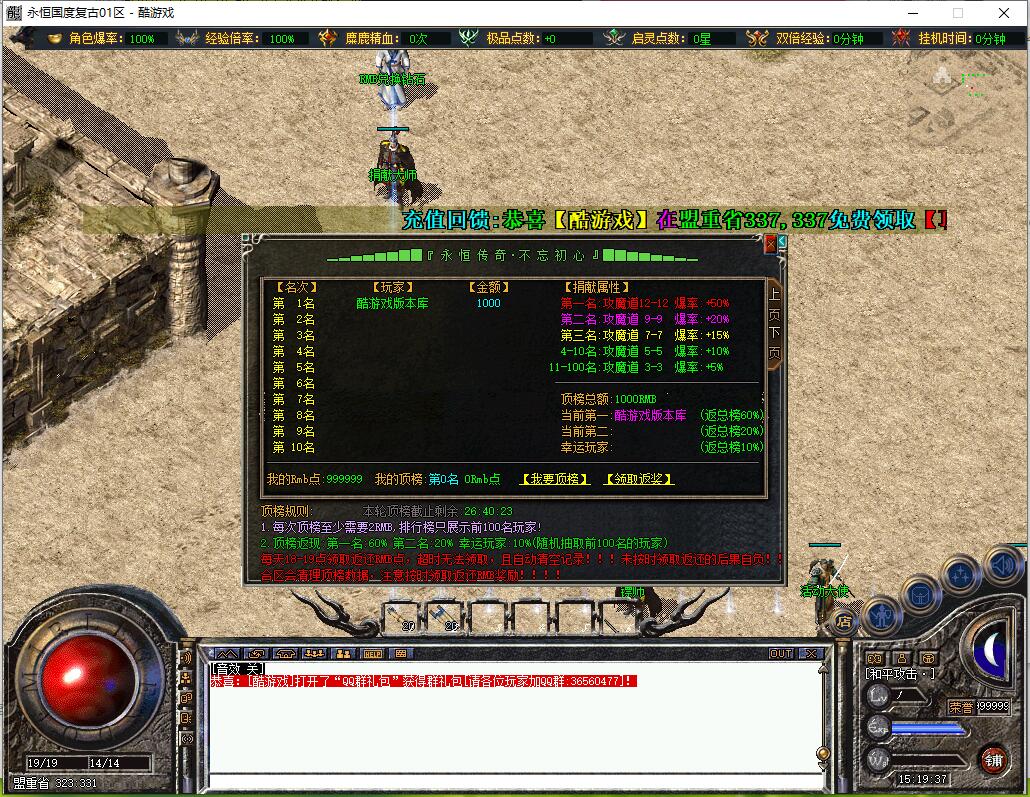This screenshot has height=797, width=1030.
Task: Claim reward via 【领取返奖】
Action: [639, 479]
